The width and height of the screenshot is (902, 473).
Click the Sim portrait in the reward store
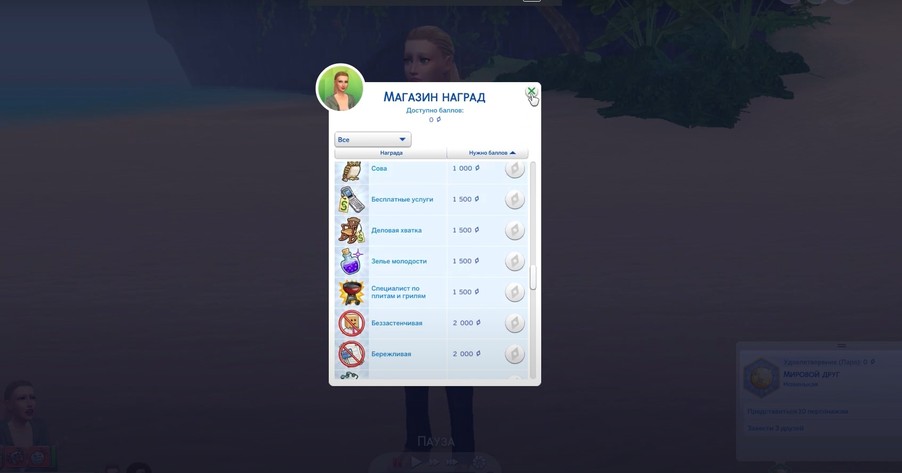[340, 88]
